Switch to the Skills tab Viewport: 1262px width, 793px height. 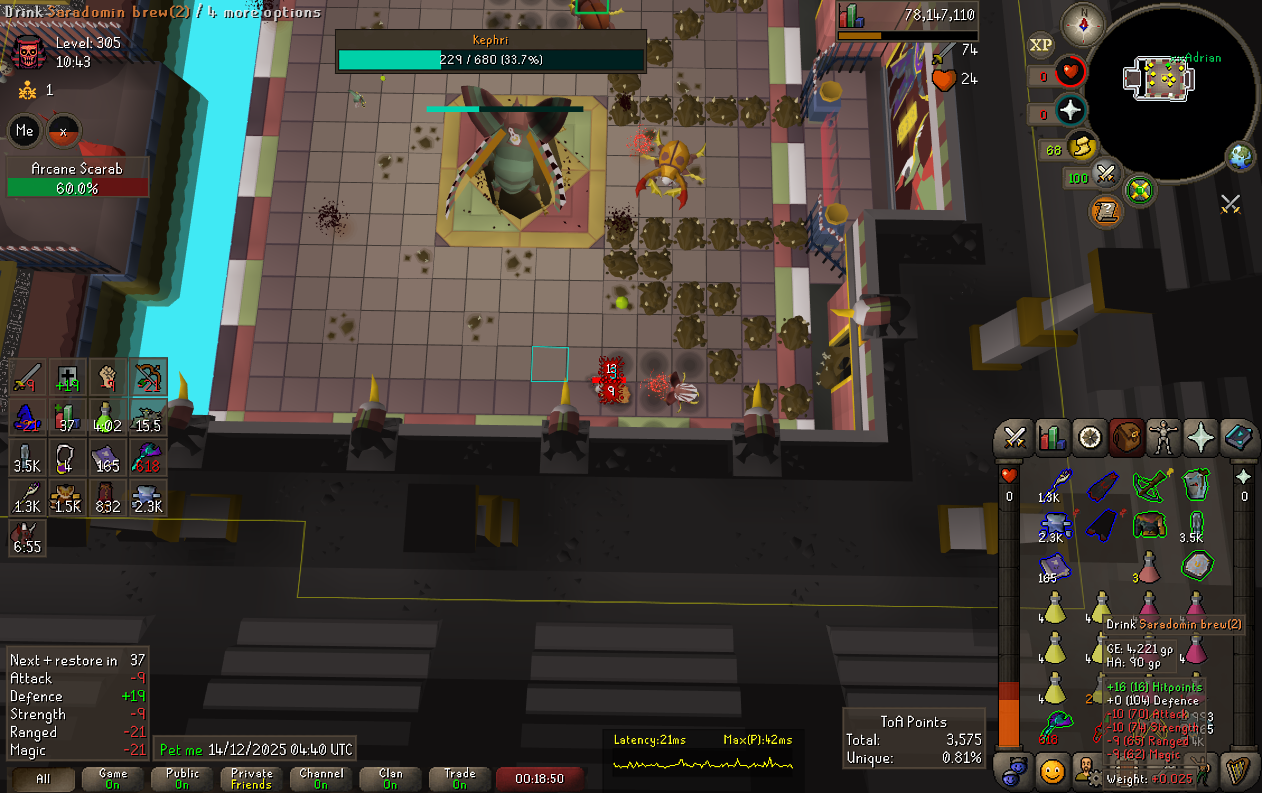pyautogui.click(x=1051, y=437)
